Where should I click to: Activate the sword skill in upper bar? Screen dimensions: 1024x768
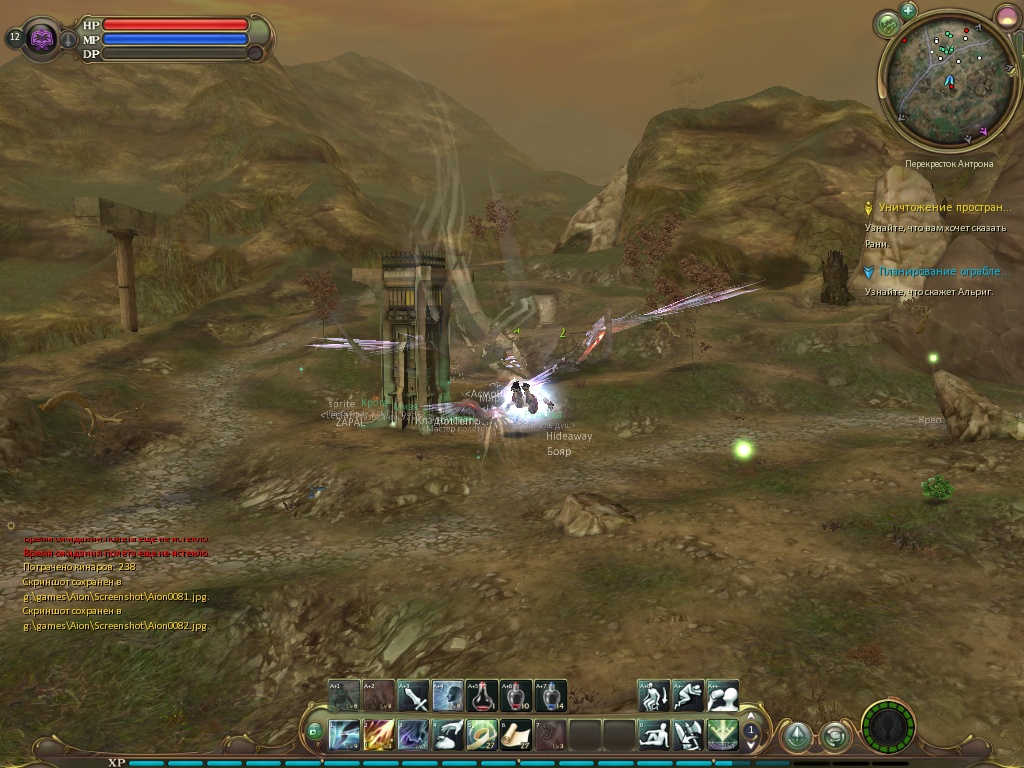click(x=413, y=696)
